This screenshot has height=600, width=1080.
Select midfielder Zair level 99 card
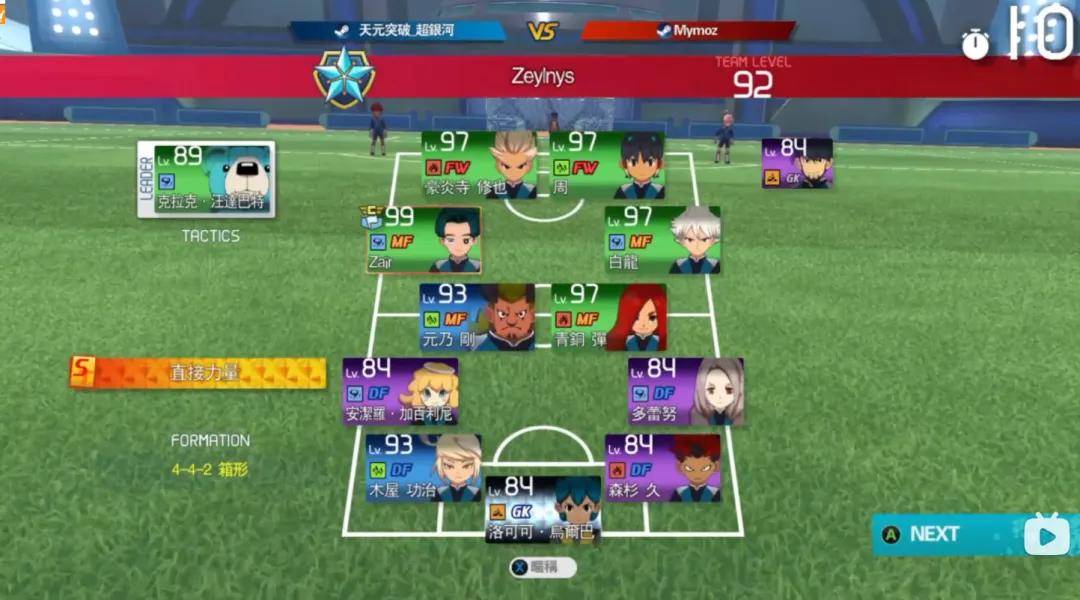pos(423,240)
